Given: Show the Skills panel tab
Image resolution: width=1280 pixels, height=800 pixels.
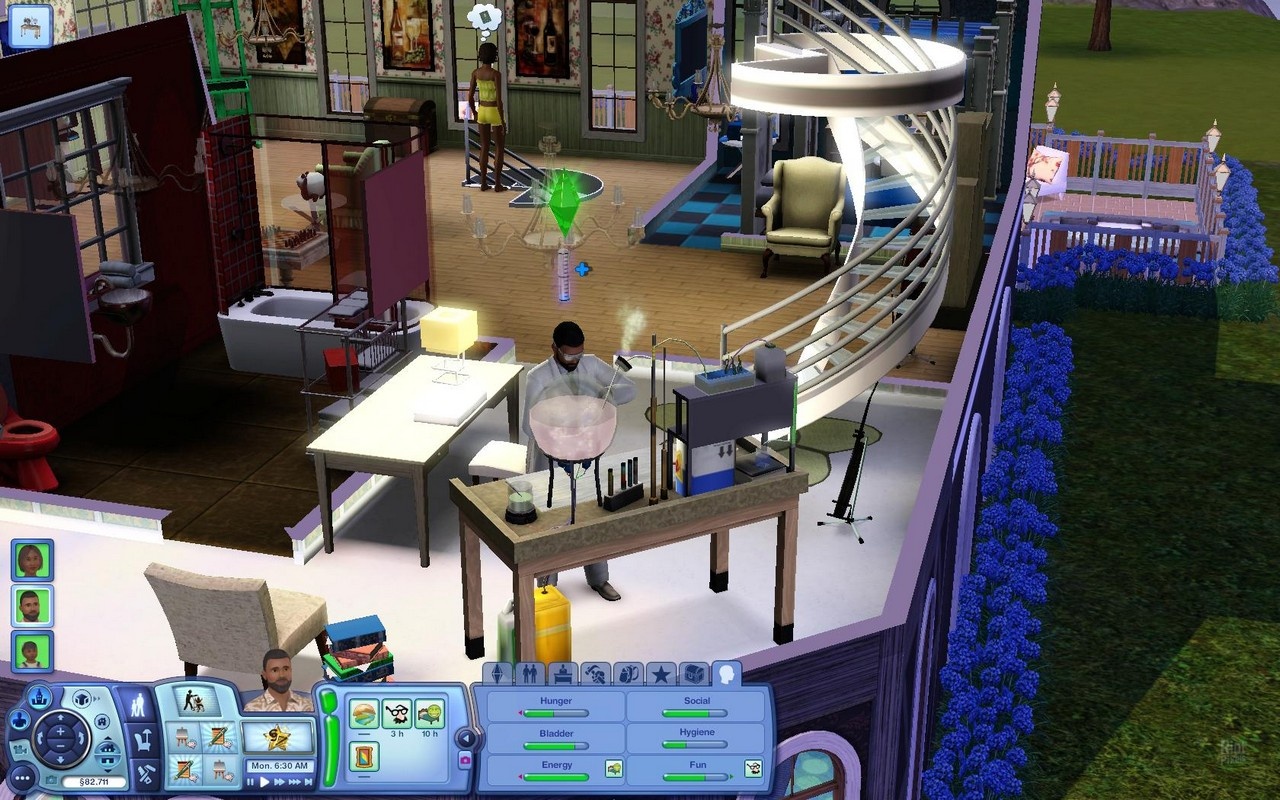Looking at the screenshot, I should point(595,674).
